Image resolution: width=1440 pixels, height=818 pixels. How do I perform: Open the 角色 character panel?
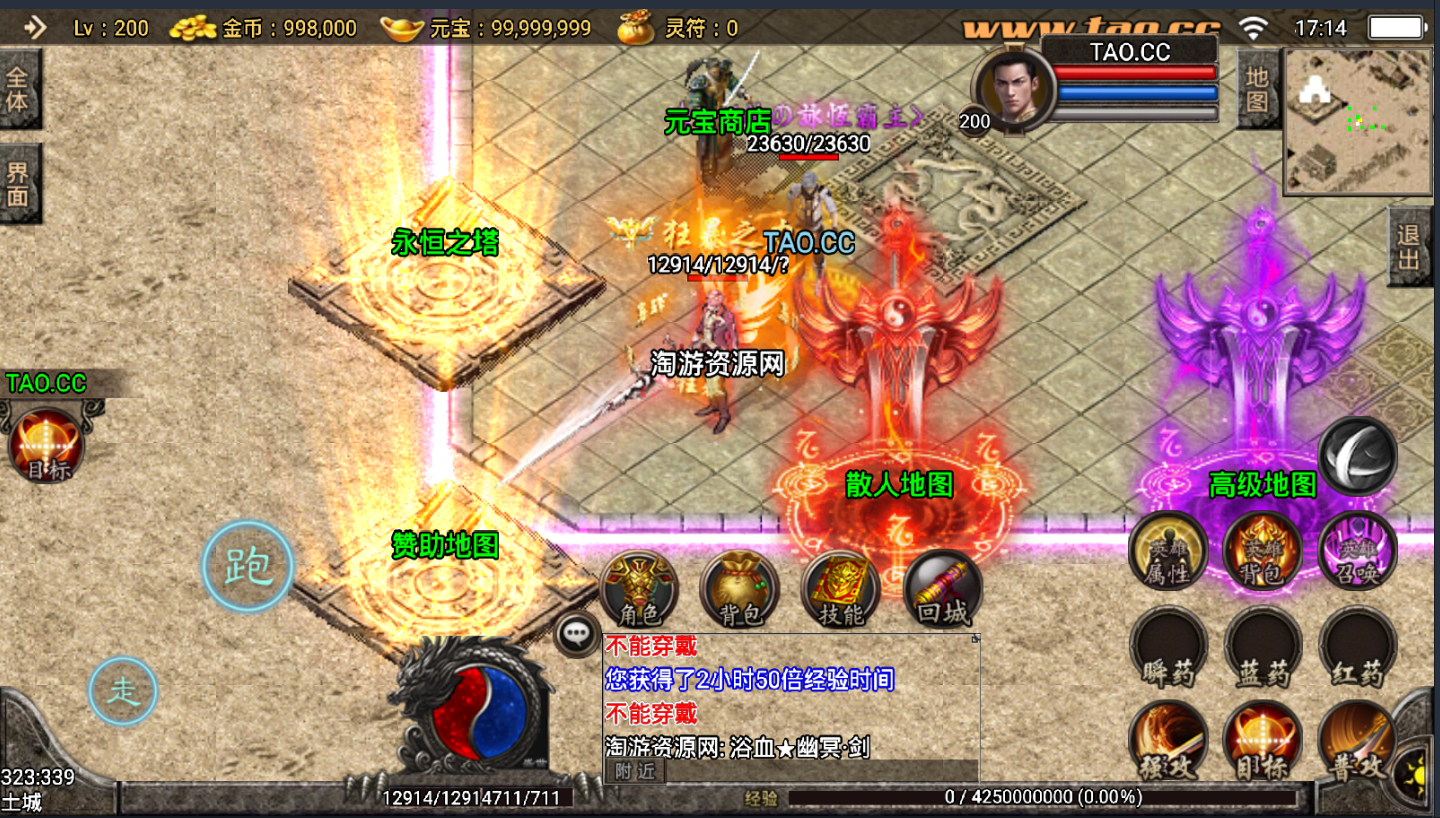click(x=639, y=589)
